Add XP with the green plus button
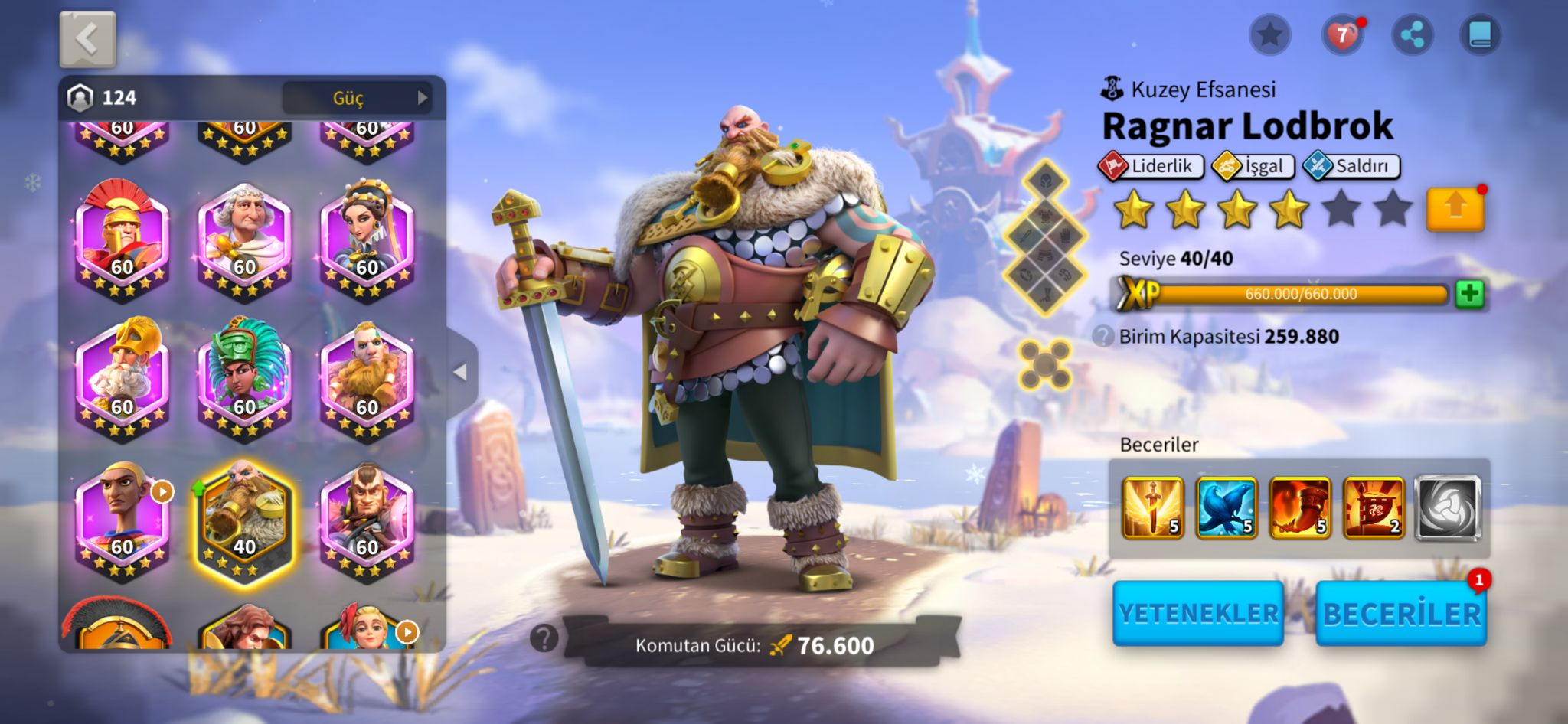Screen dimensions: 1568x724 click(1469, 294)
